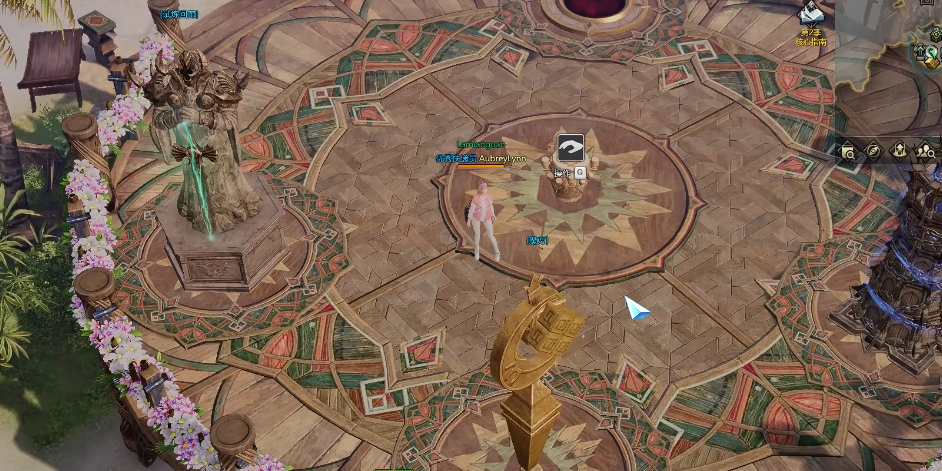The height and width of the screenshot is (471, 942).
Task: Open the map search magnifier icon
Action: coord(848,151)
